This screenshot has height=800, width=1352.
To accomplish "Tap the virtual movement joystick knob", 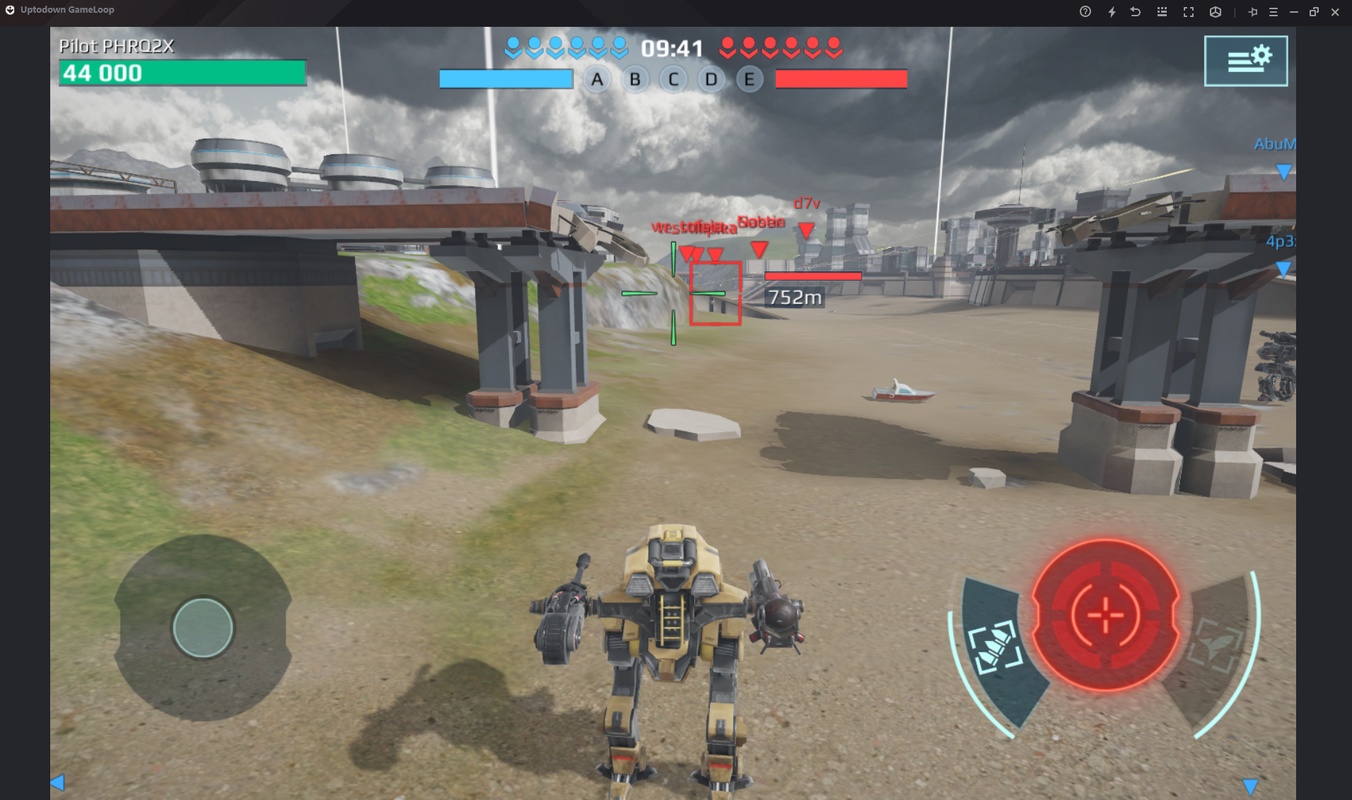I will [x=203, y=628].
